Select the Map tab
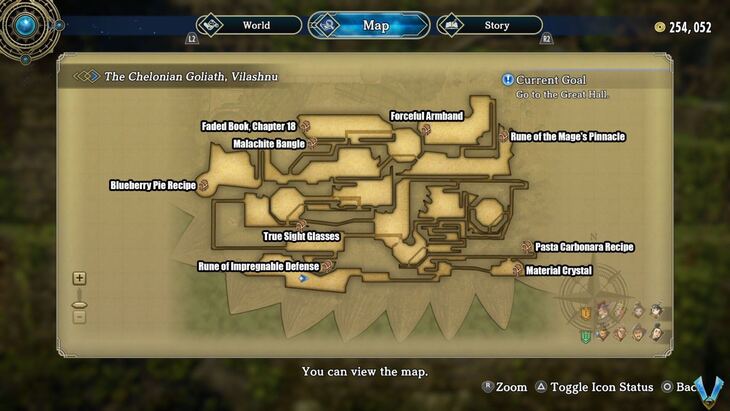This screenshot has width=730, height=411. point(369,25)
